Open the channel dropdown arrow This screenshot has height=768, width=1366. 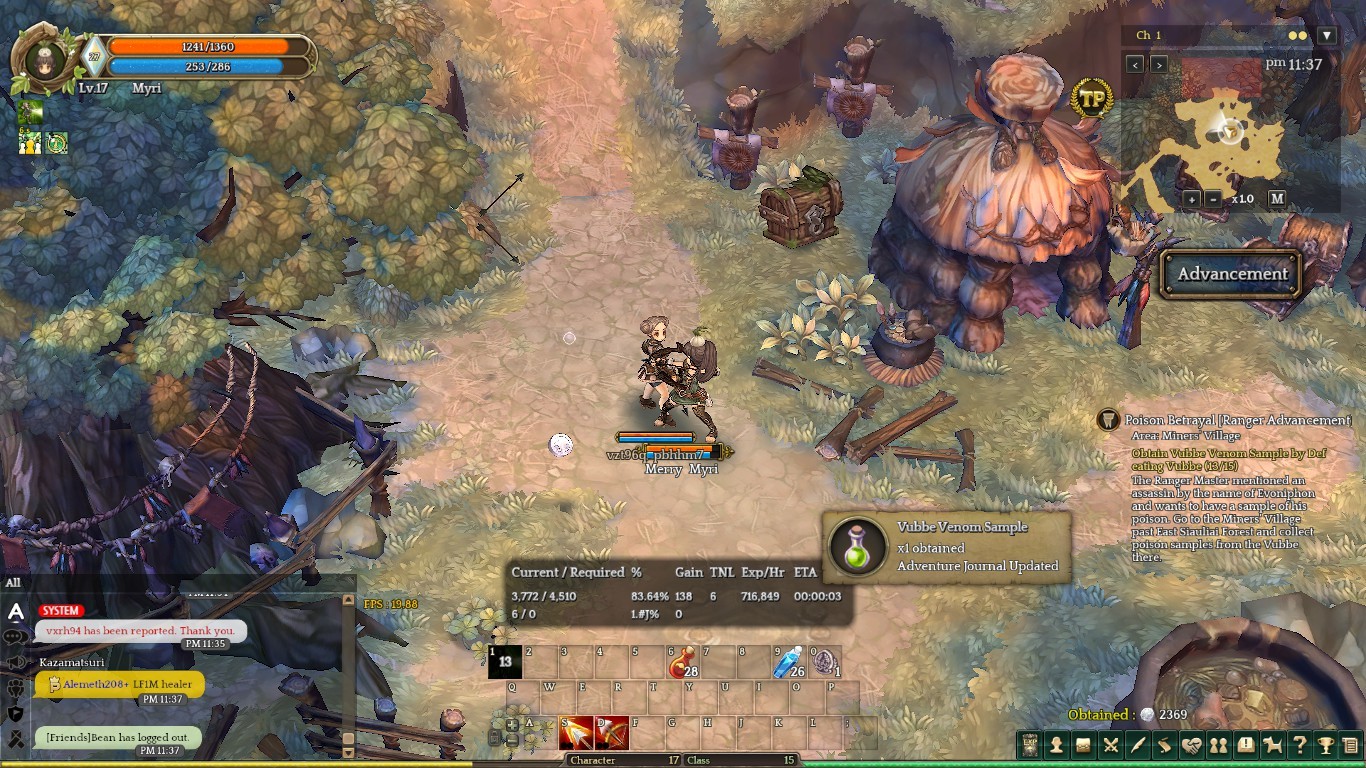pos(1326,36)
